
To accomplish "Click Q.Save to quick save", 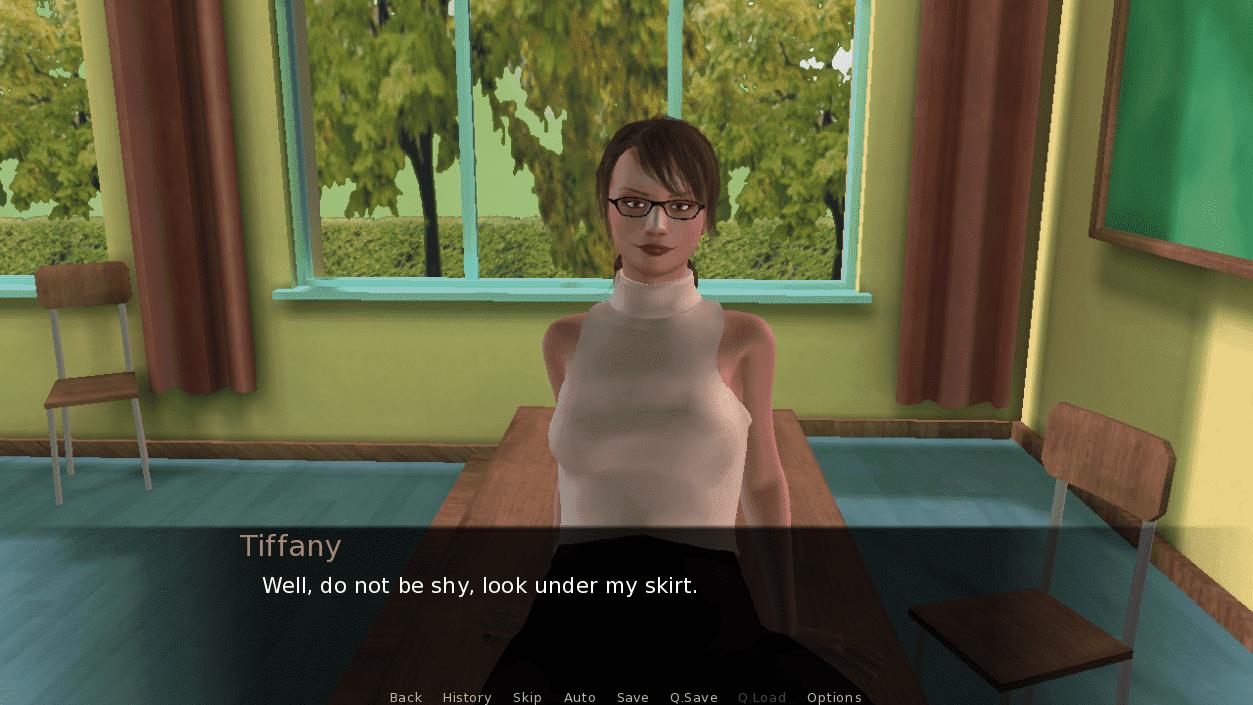I will click(694, 697).
